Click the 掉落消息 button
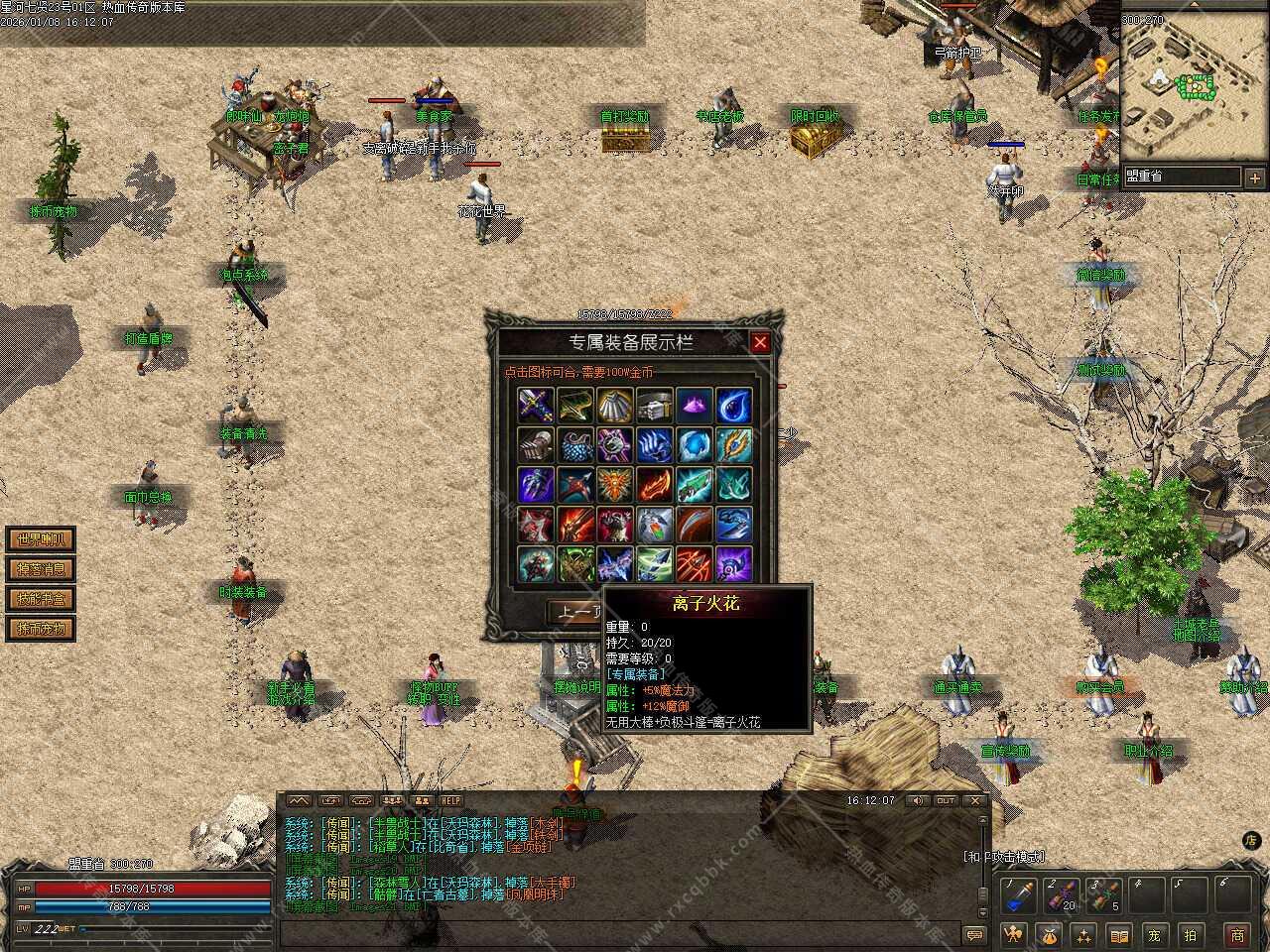The width and height of the screenshot is (1270, 952). click(x=41, y=569)
